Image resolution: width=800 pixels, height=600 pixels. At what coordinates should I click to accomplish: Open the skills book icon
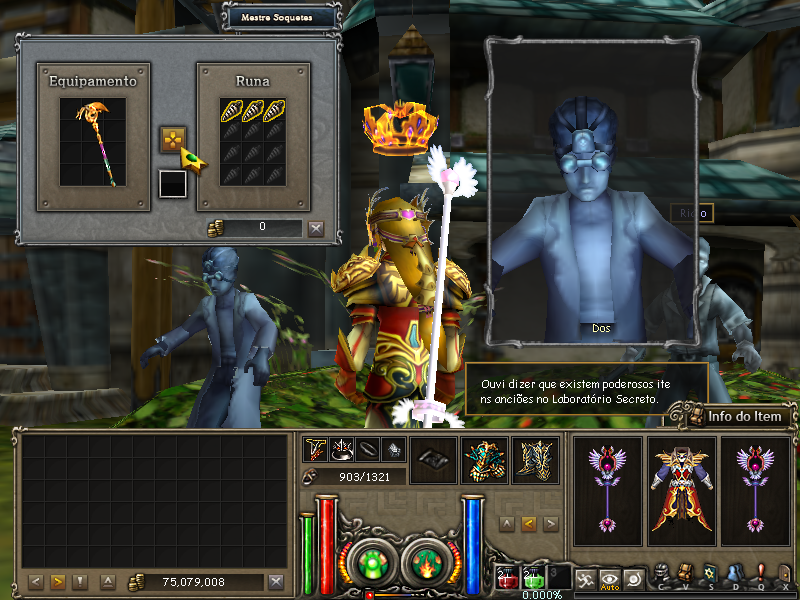pos(710,574)
